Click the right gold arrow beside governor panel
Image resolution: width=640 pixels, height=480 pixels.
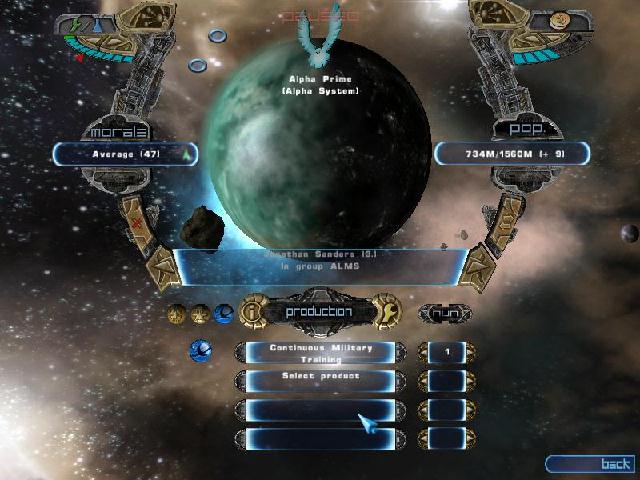coord(479,270)
